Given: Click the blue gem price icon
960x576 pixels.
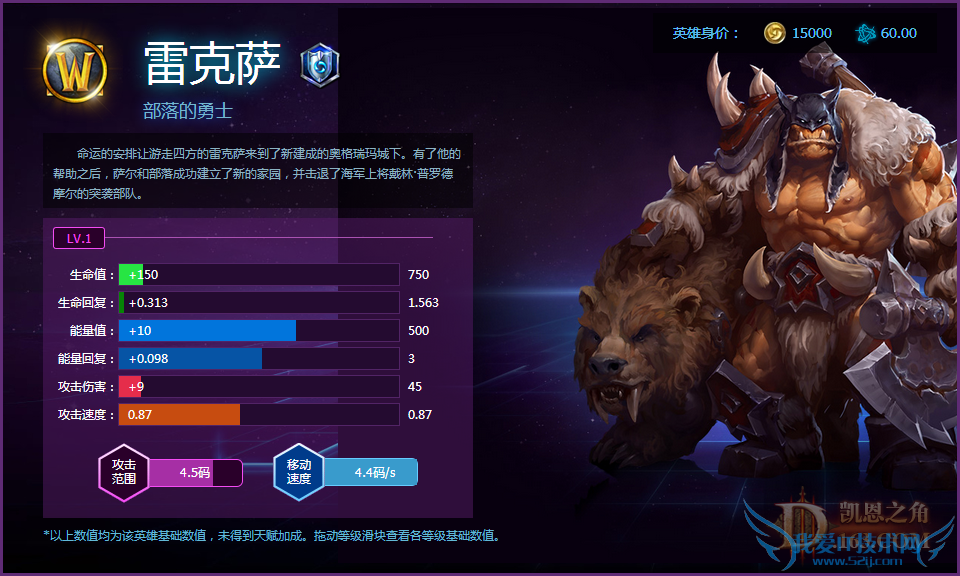Looking at the screenshot, I should [864, 33].
